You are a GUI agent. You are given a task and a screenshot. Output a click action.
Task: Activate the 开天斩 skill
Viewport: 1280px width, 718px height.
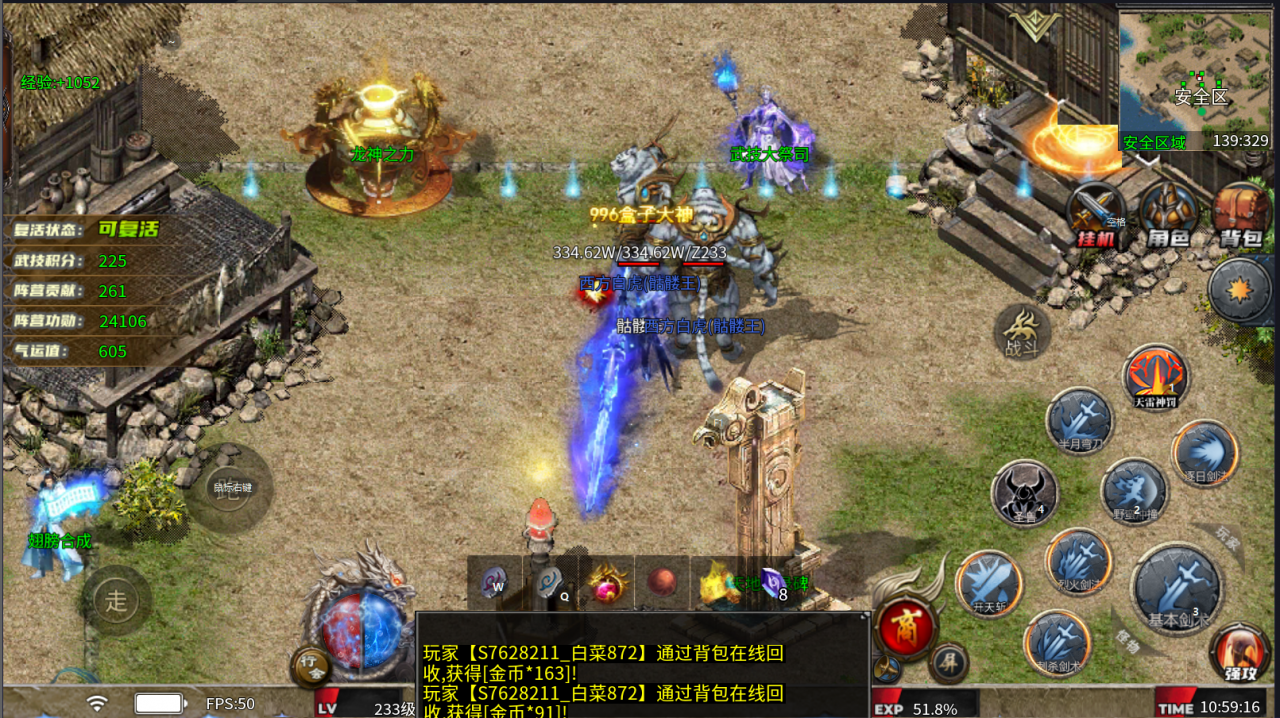(x=988, y=584)
